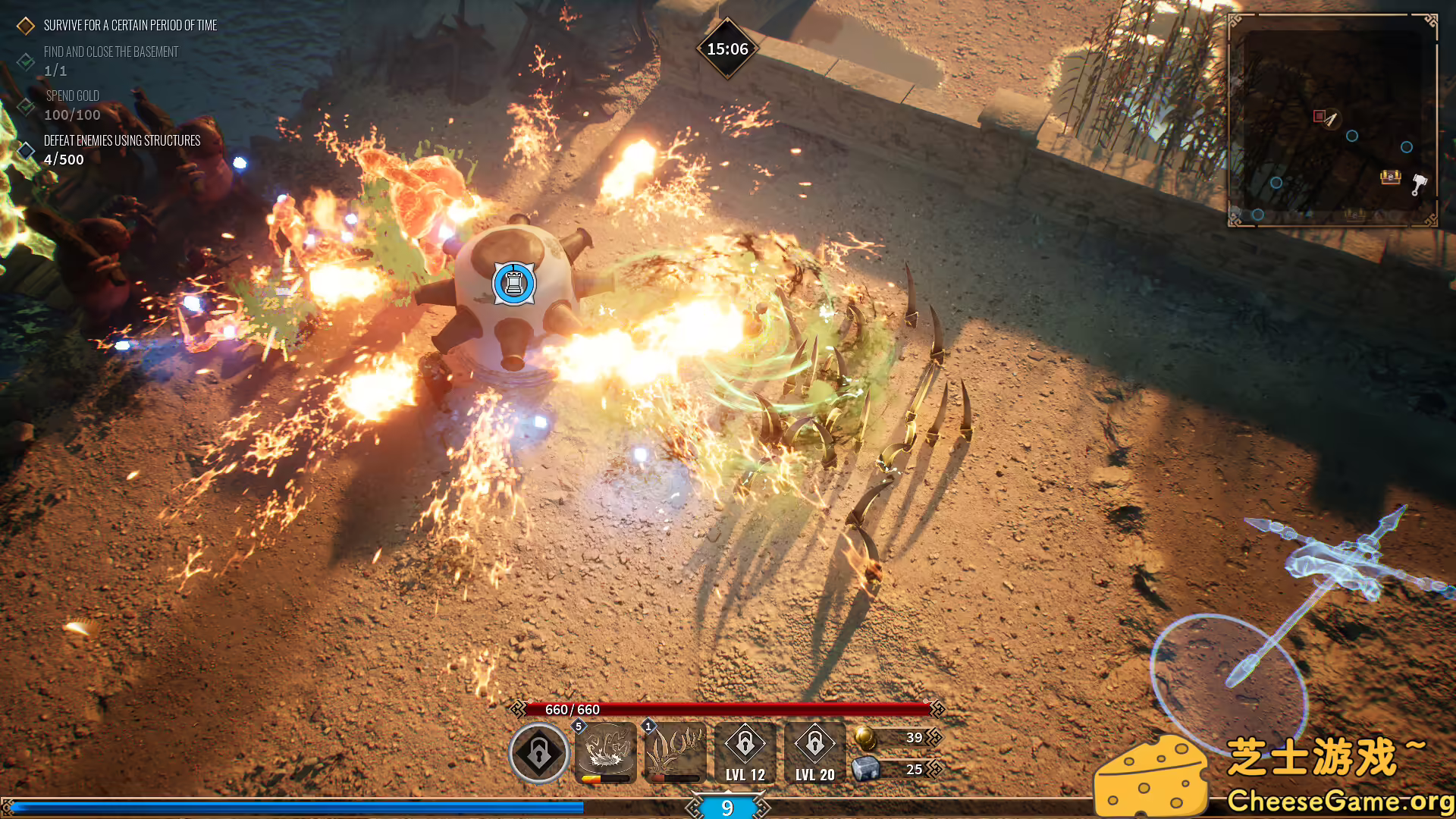
Task: Click the stone block resource icon
Action: pyautogui.click(x=865, y=769)
